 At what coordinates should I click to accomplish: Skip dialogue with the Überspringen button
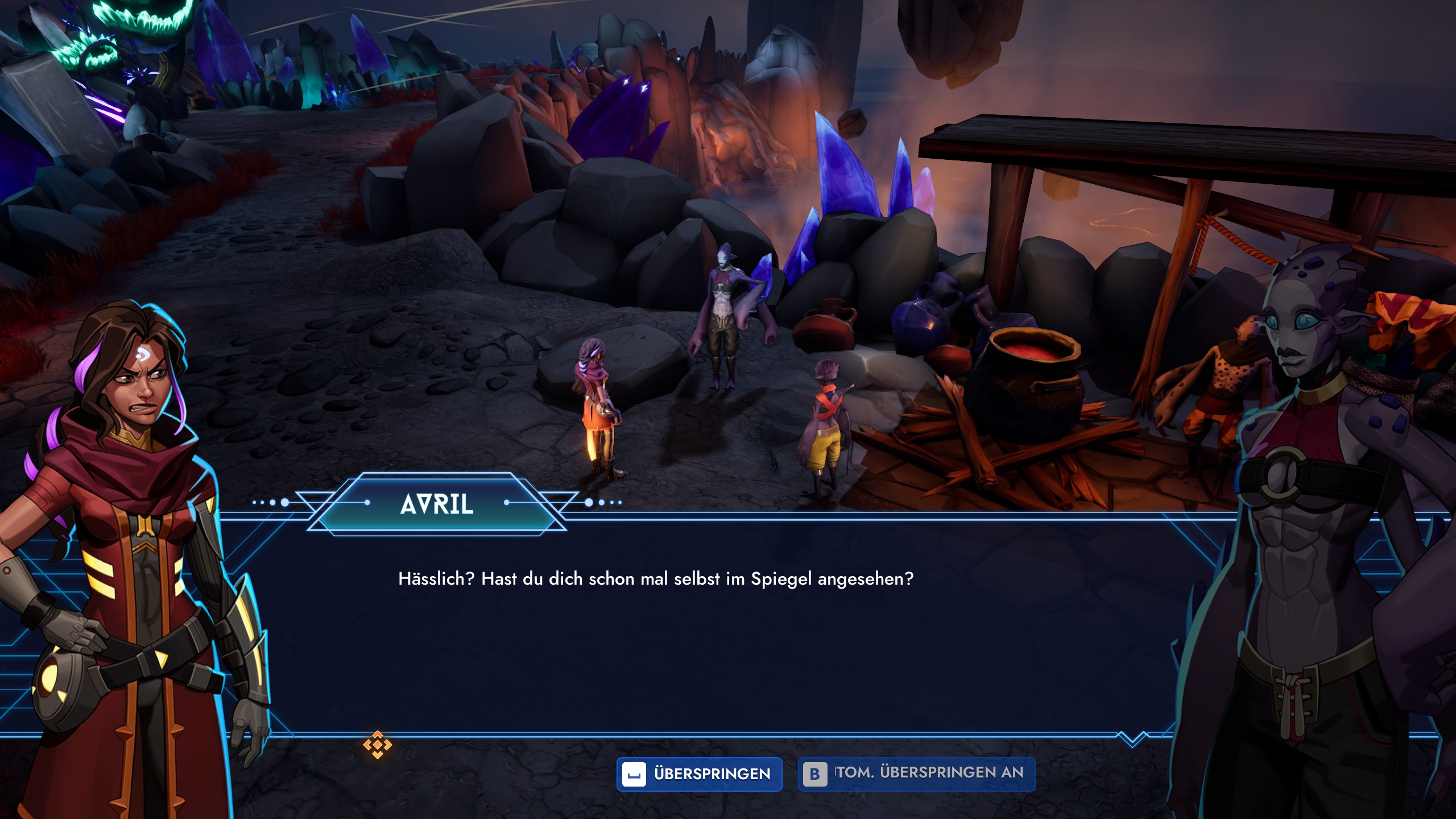(x=699, y=774)
